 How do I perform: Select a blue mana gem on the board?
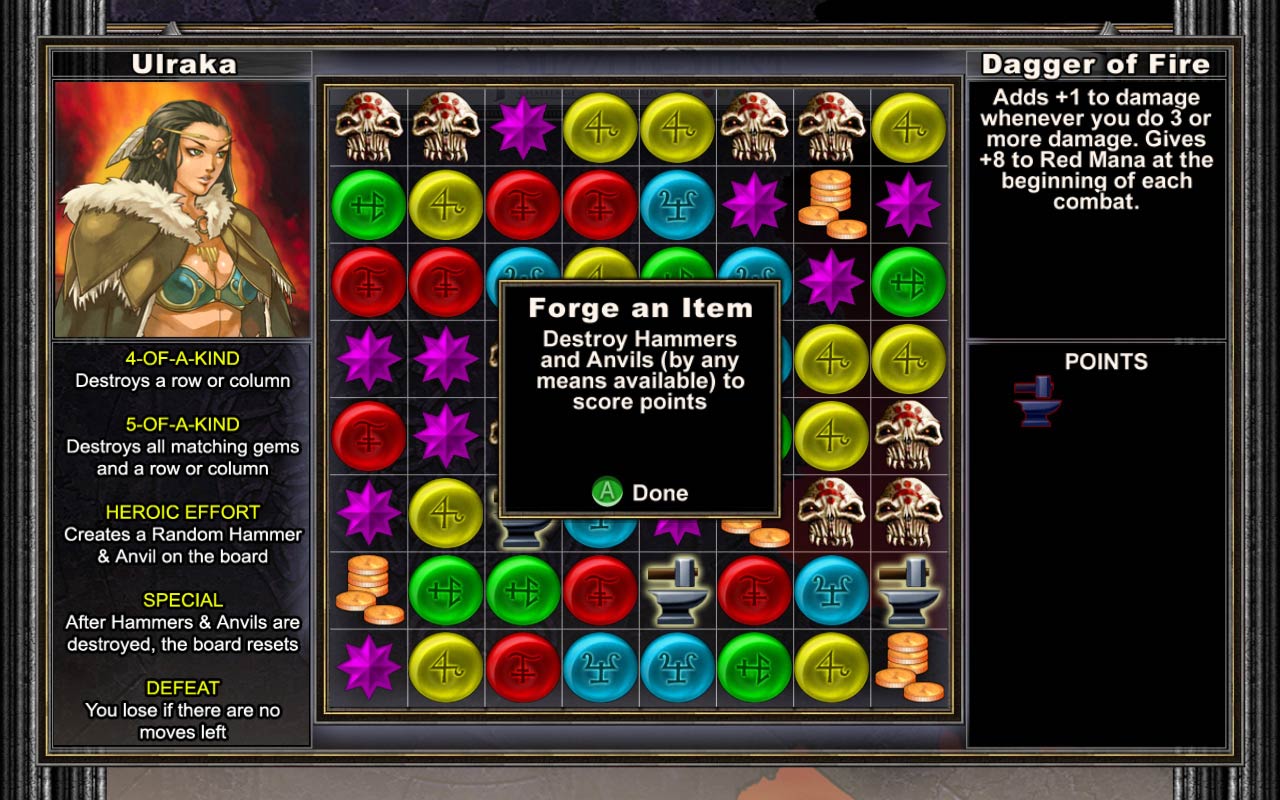[x=676, y=205]
